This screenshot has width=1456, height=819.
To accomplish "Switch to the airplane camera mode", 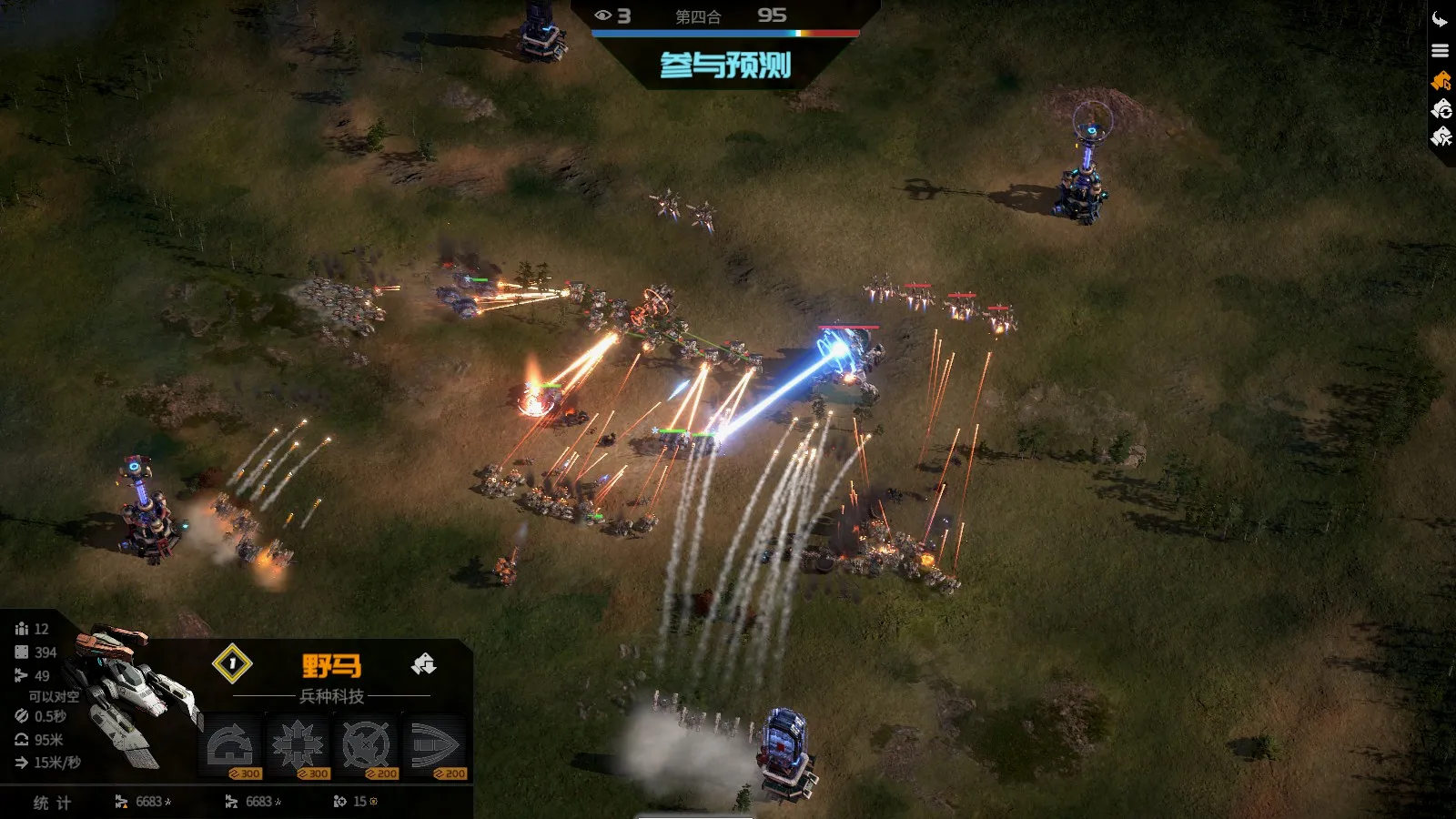I will 1441,137.
